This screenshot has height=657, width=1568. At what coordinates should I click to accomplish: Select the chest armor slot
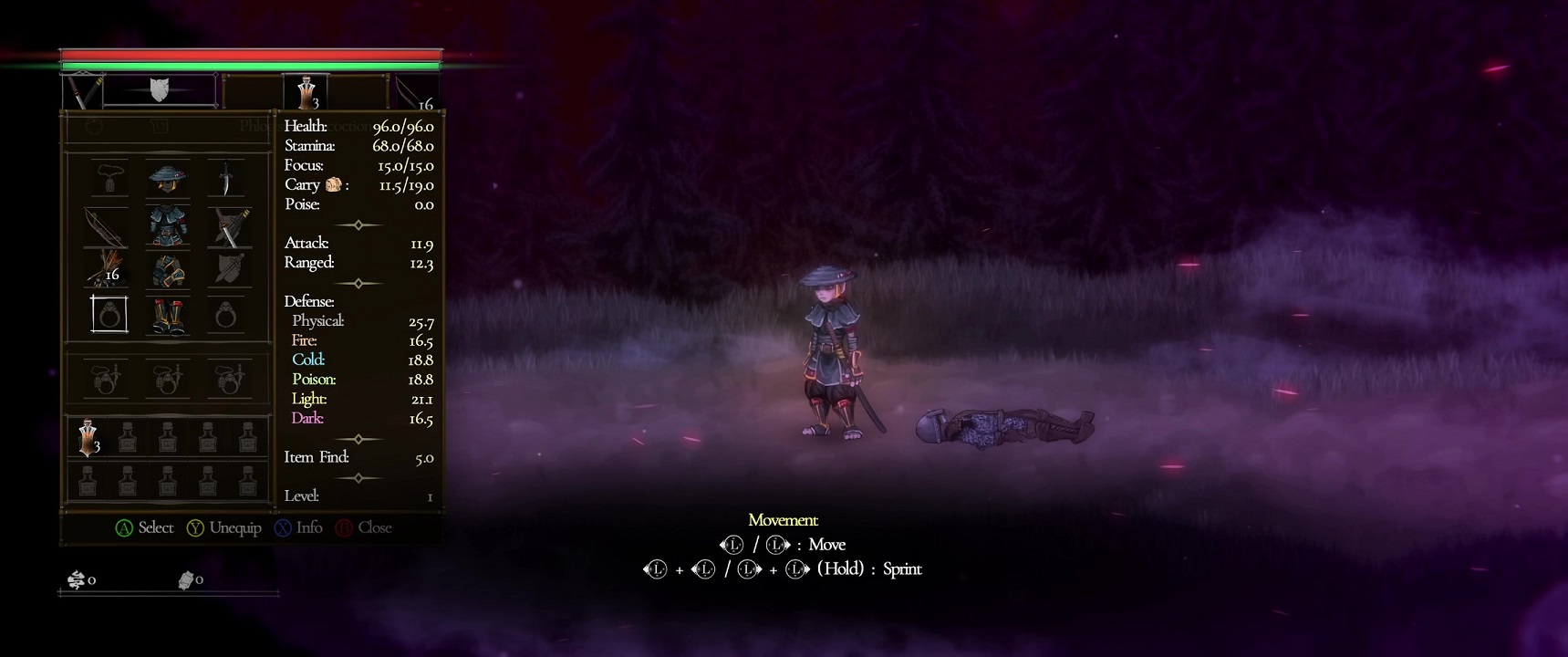[x=168, y=224]
